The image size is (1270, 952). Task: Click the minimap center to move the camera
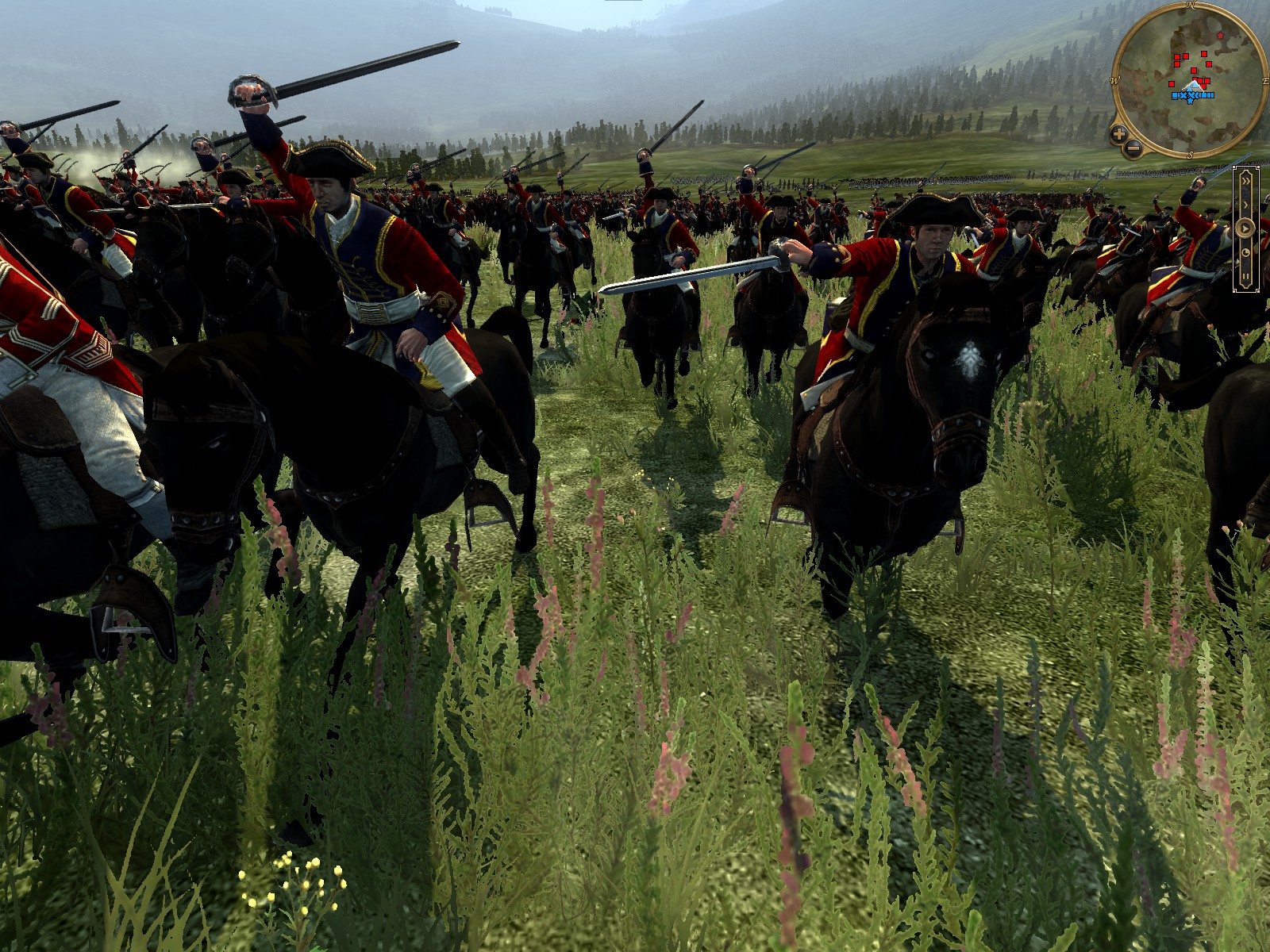point(1190,80)
